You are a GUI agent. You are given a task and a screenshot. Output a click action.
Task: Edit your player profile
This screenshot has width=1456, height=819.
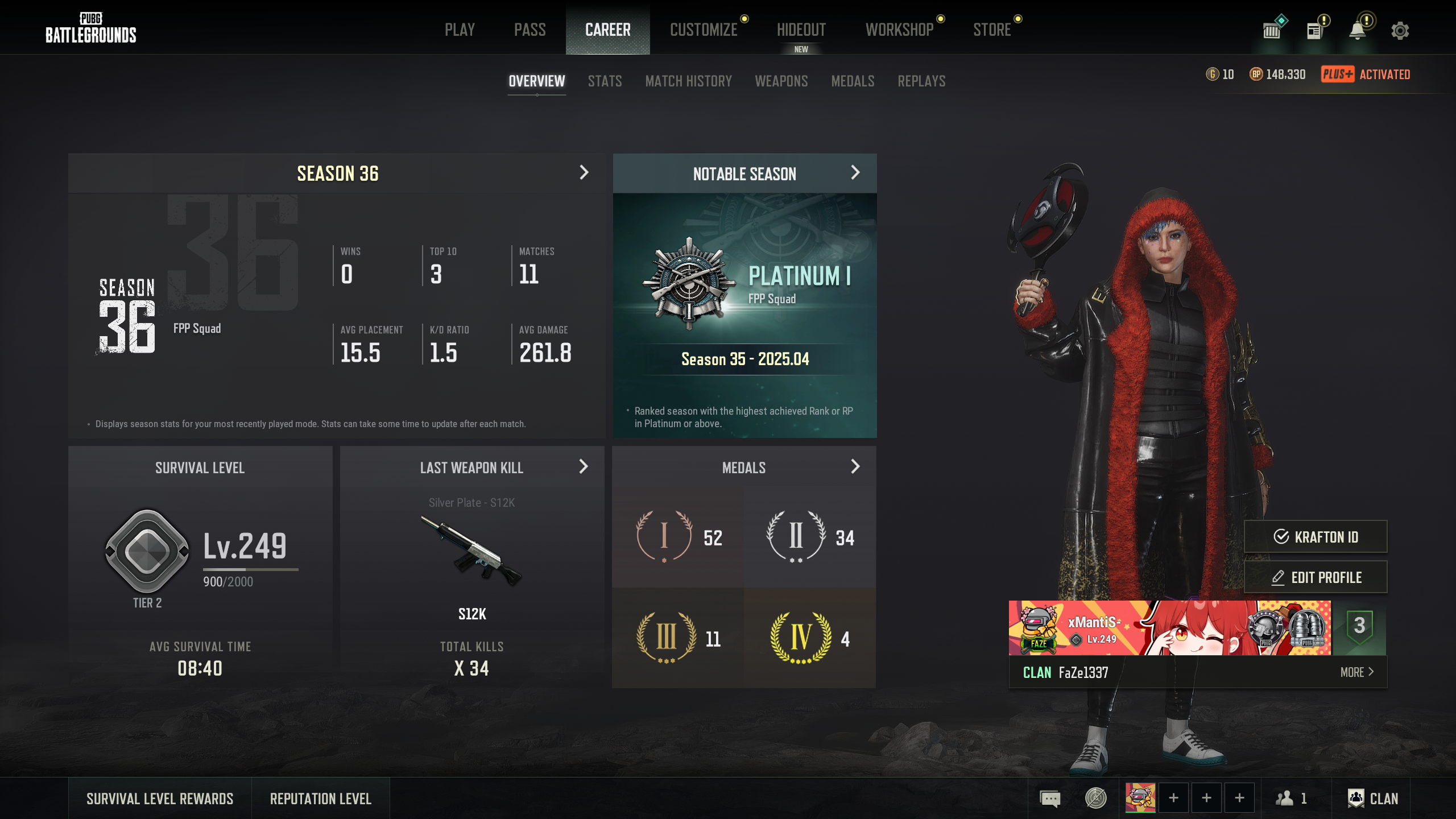(x=1315, y=577)
